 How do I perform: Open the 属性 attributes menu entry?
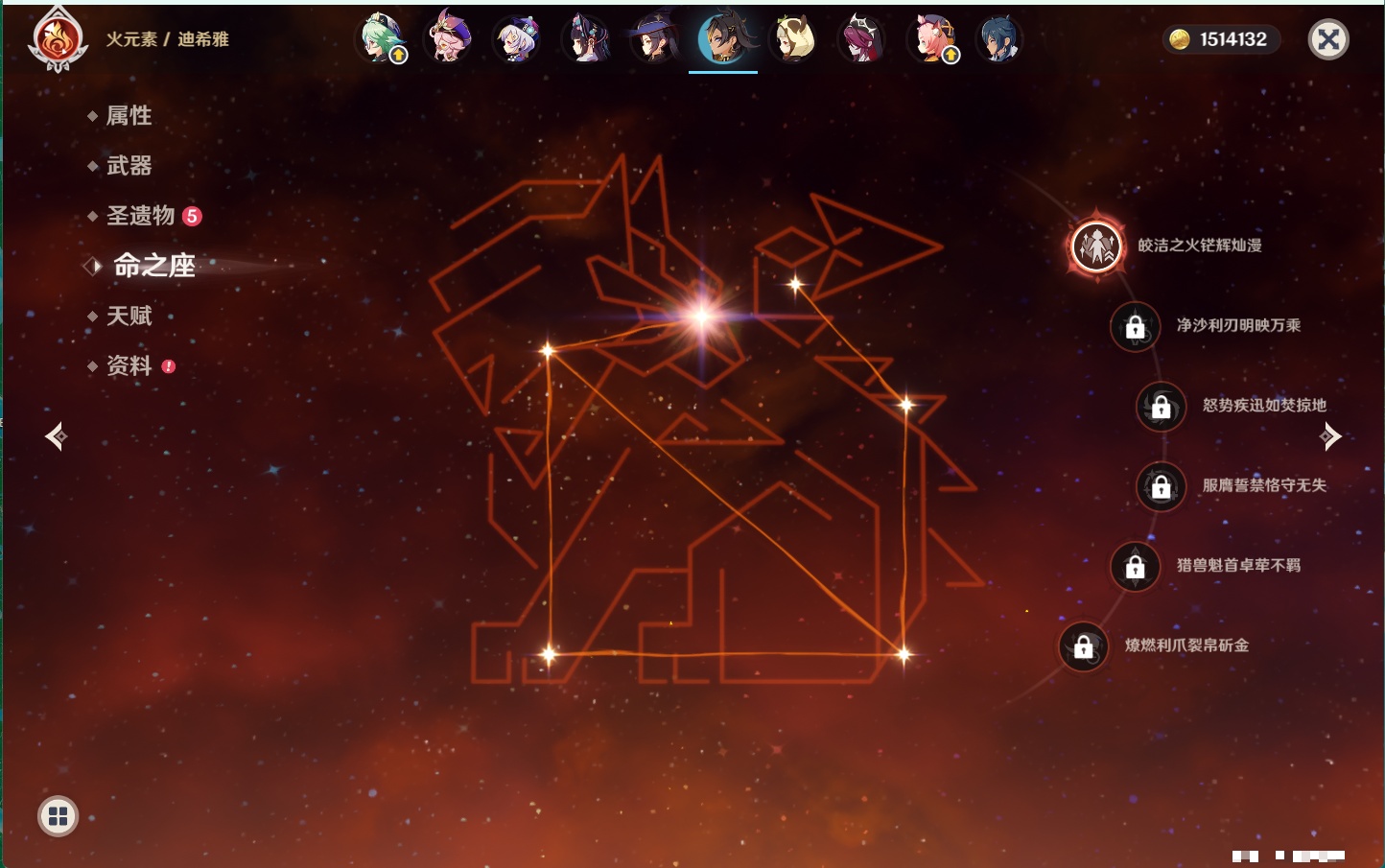click(x=129, y=116)
